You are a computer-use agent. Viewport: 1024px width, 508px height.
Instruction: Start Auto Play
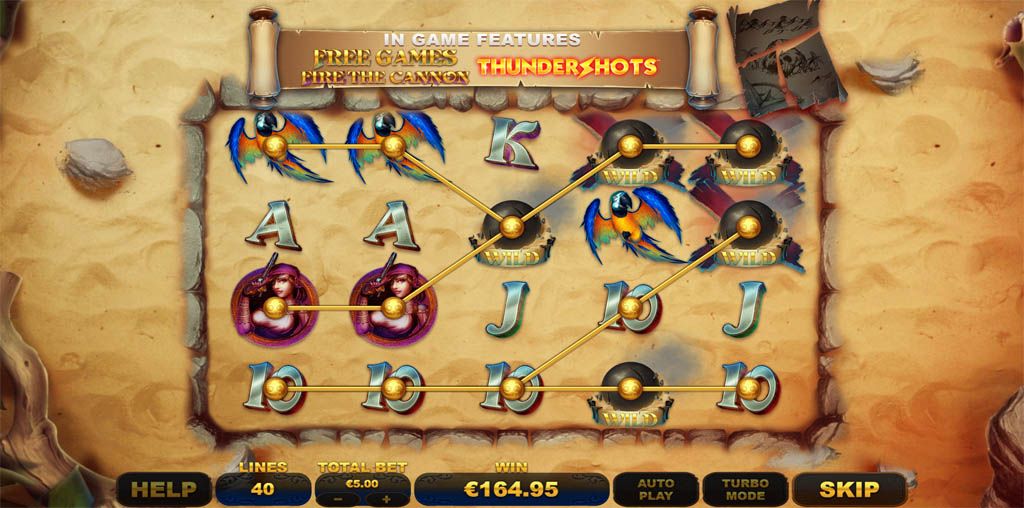click(656, 489)
